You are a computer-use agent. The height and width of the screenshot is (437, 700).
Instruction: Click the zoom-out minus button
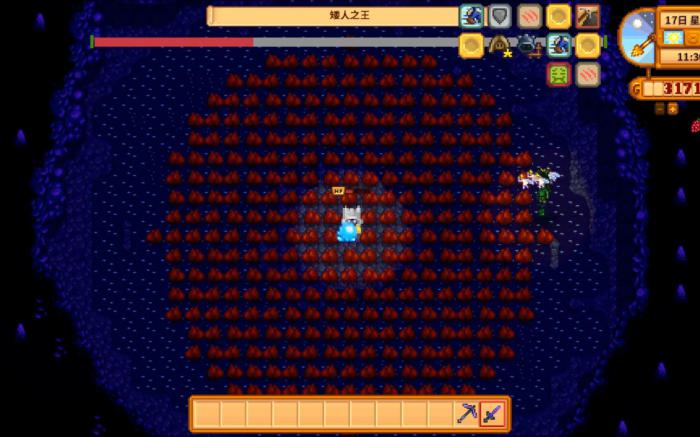tap(658, 108)
